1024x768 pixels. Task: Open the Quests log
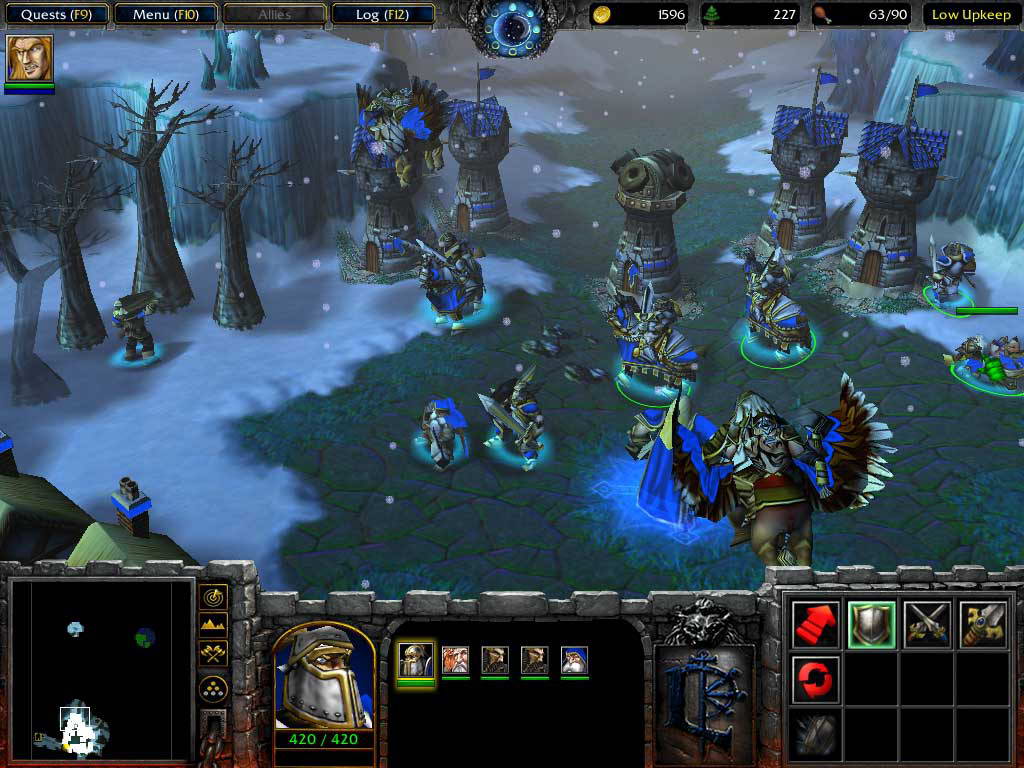[x=57, y=15]
